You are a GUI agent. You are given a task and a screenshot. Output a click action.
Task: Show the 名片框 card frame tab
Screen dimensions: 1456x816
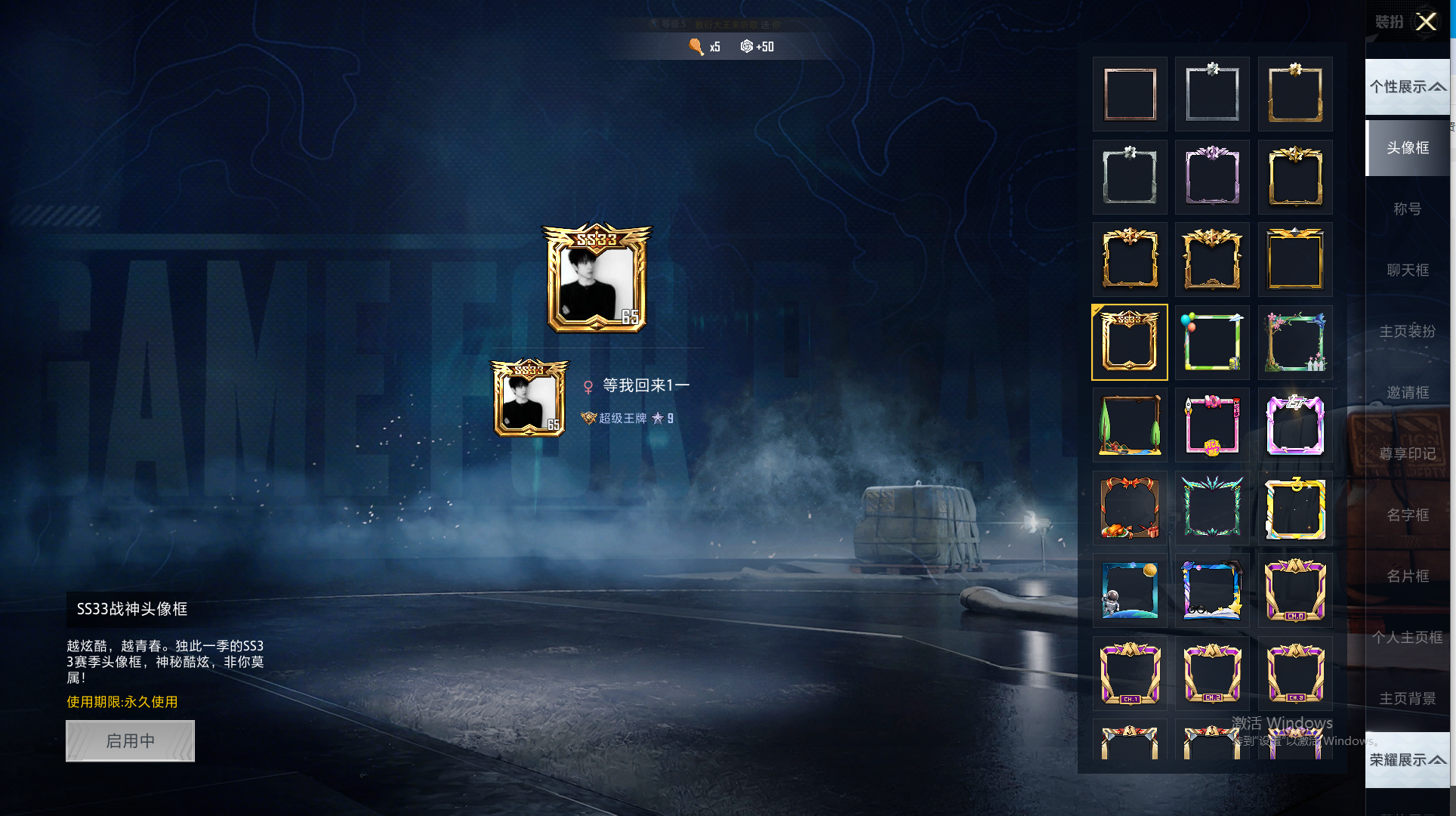click(x=1408, y=576)
